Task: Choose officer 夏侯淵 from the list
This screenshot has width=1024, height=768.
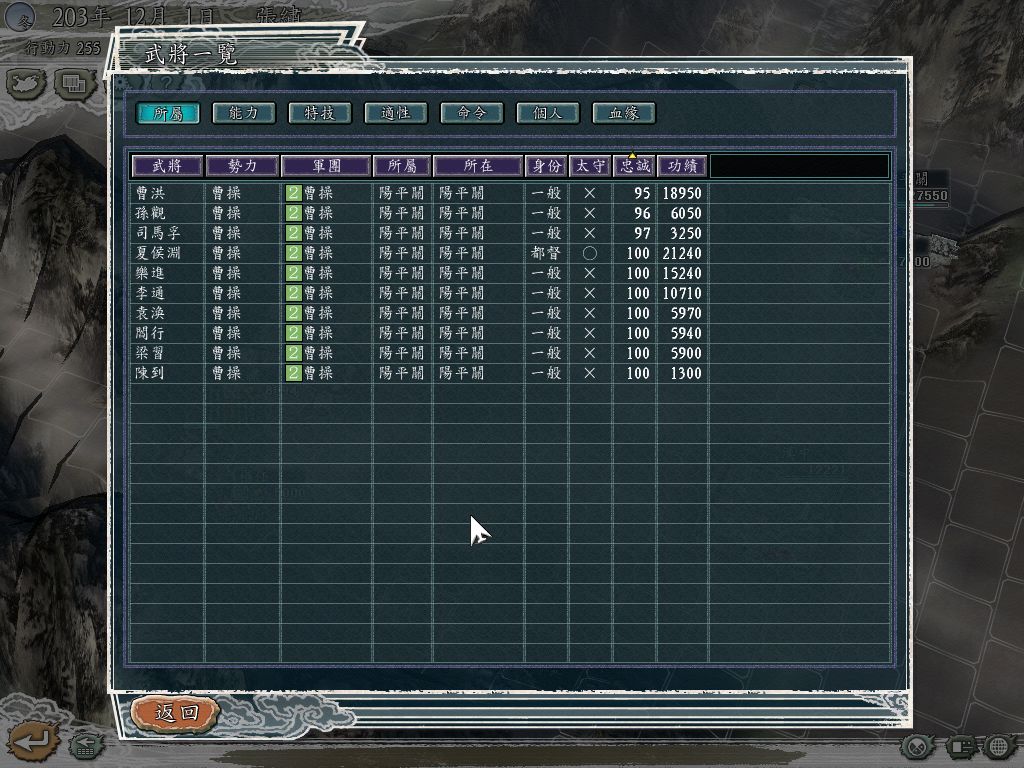Action: tap(158, 253)
